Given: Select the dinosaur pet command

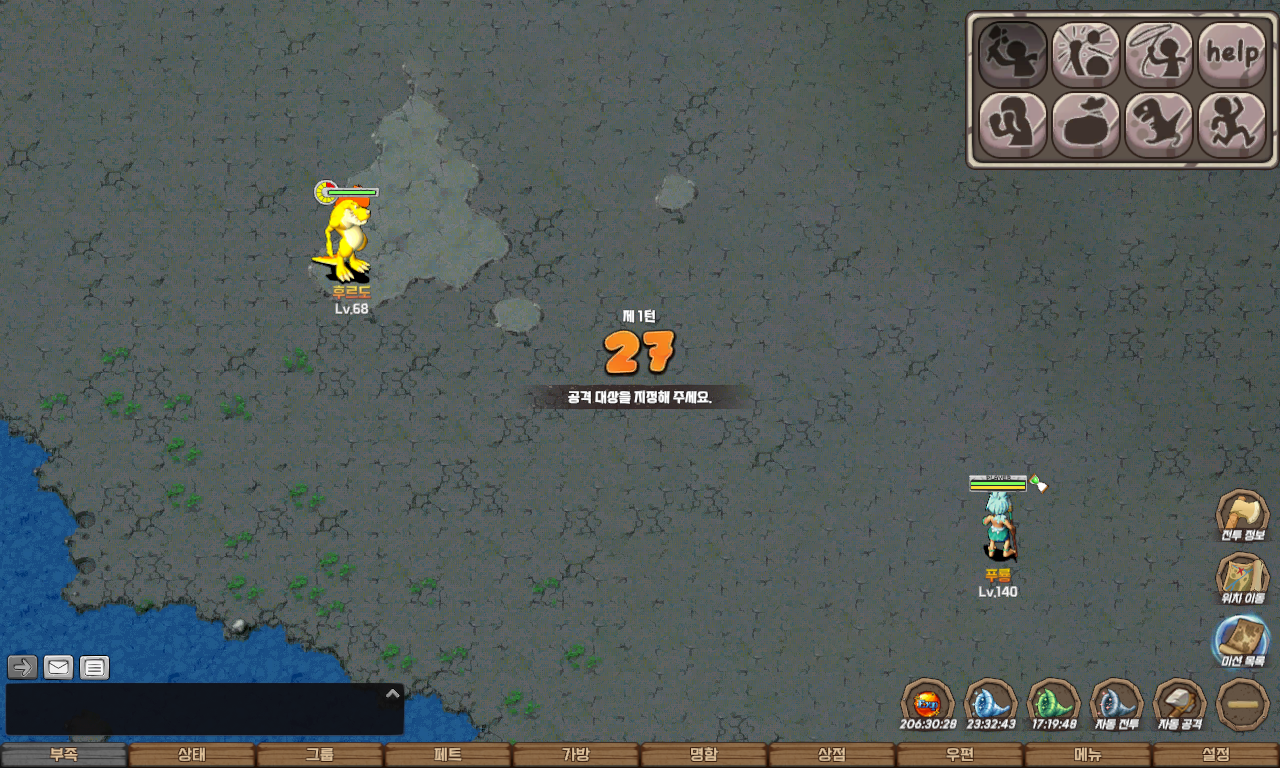Looking at the screenshot, I should pyautogui.click(x=1159, y=125).
